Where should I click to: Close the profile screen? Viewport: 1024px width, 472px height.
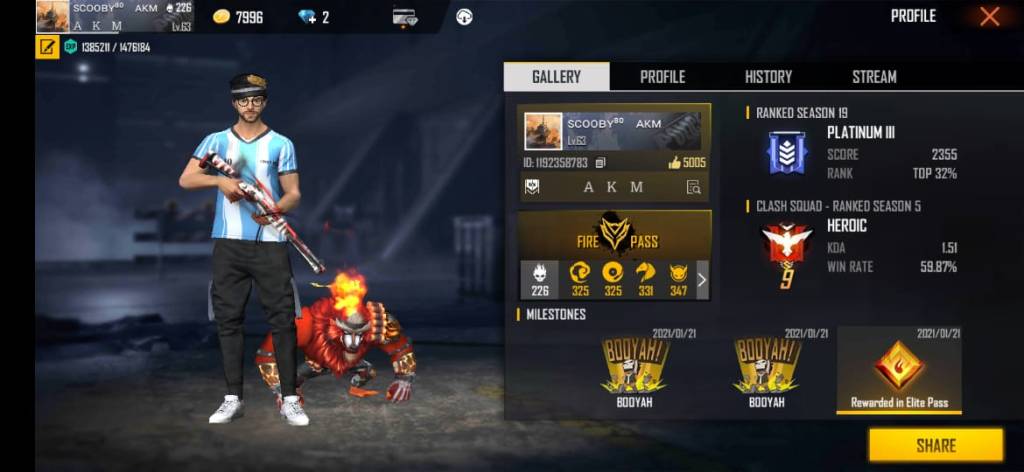[x=989, y=16]
